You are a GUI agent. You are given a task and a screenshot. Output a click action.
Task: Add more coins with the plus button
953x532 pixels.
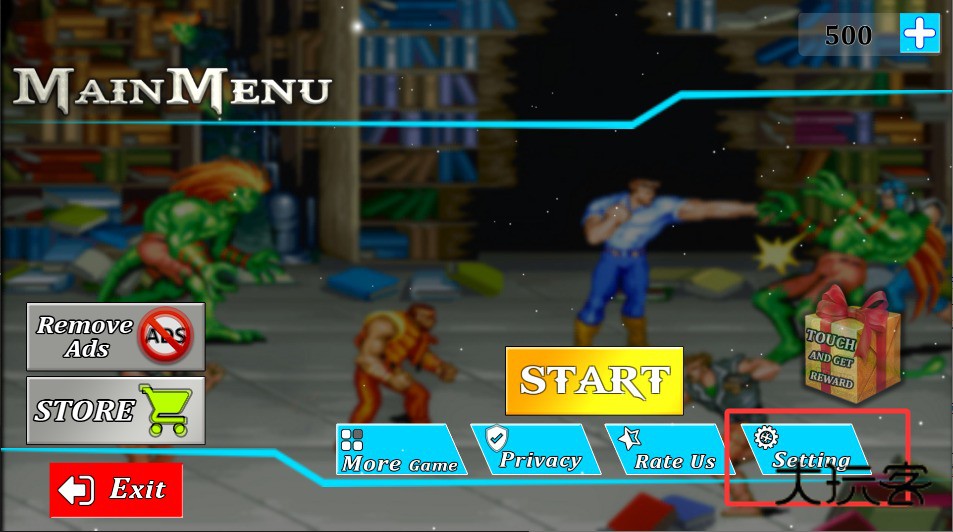point(920,35)
